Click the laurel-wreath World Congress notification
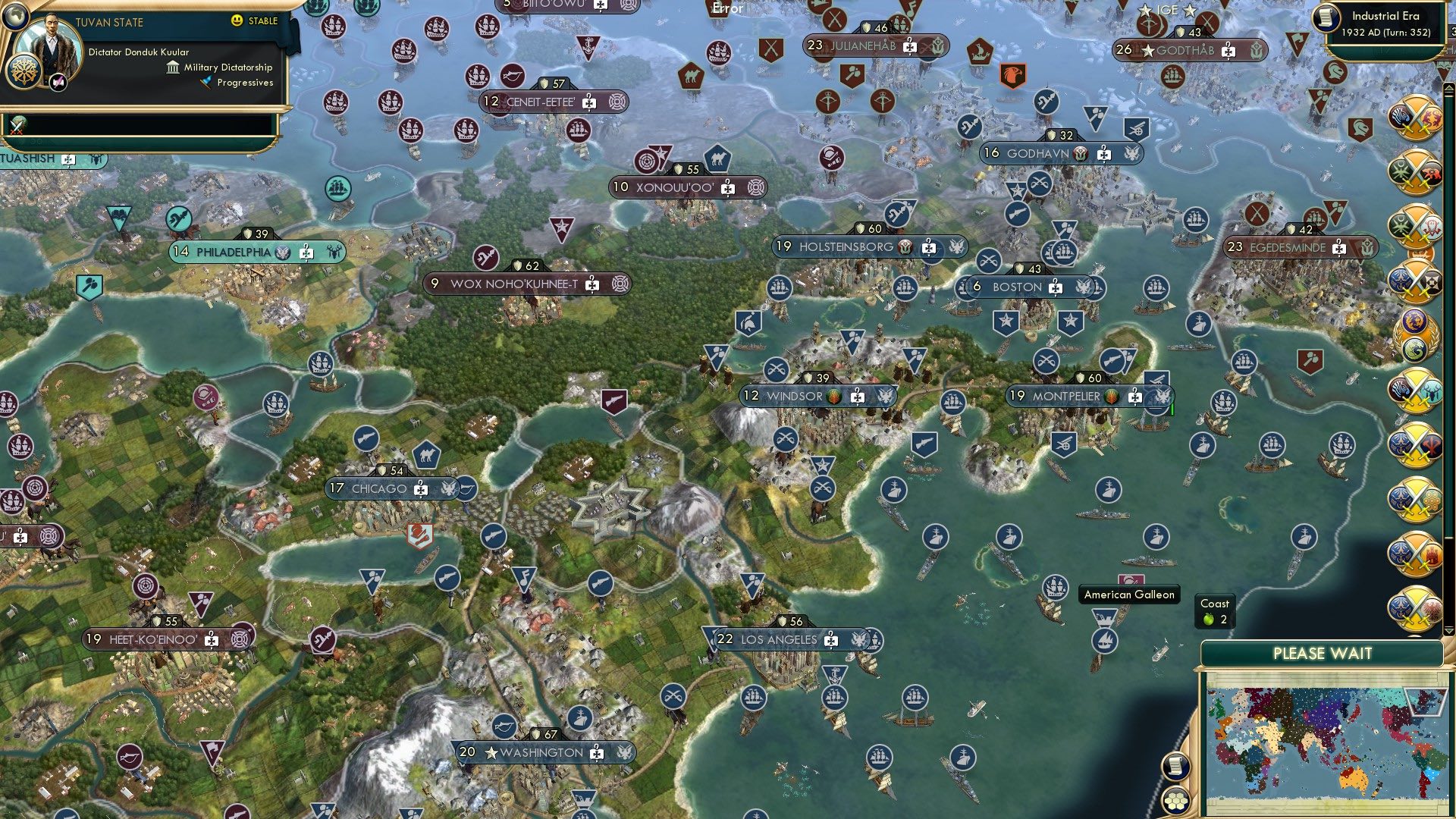This screenshot has height=819, width=1456. pyautogui.click(x=1420, y=334)
